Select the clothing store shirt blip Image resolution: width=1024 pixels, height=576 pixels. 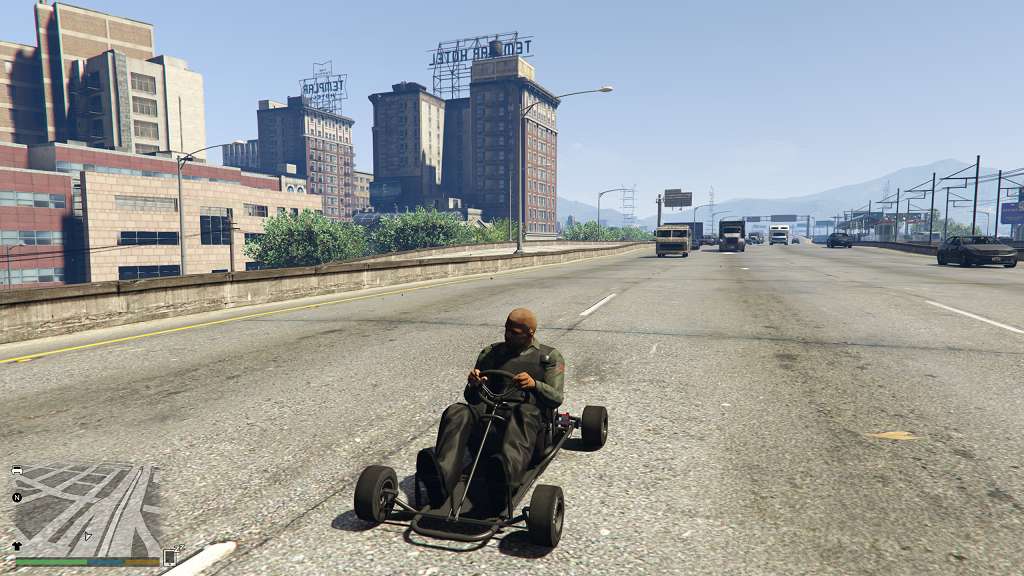(x=17, y=546)
